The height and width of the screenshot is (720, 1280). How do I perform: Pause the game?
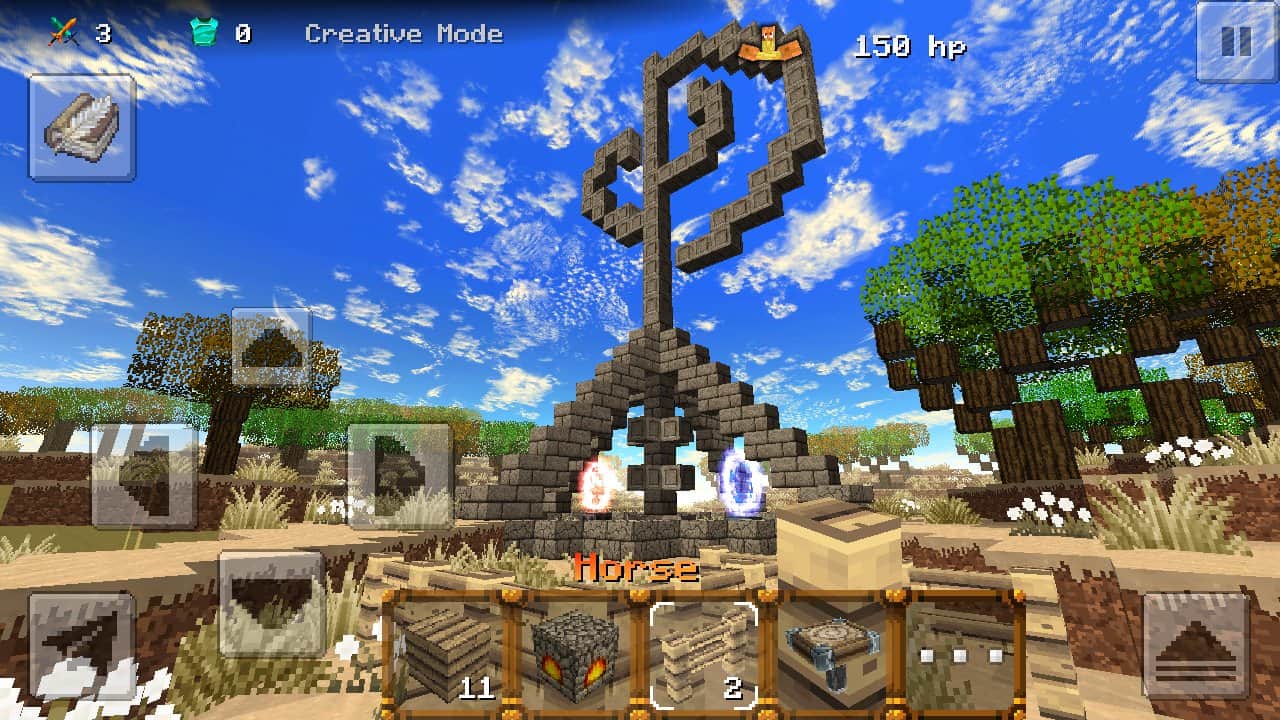1236,41
